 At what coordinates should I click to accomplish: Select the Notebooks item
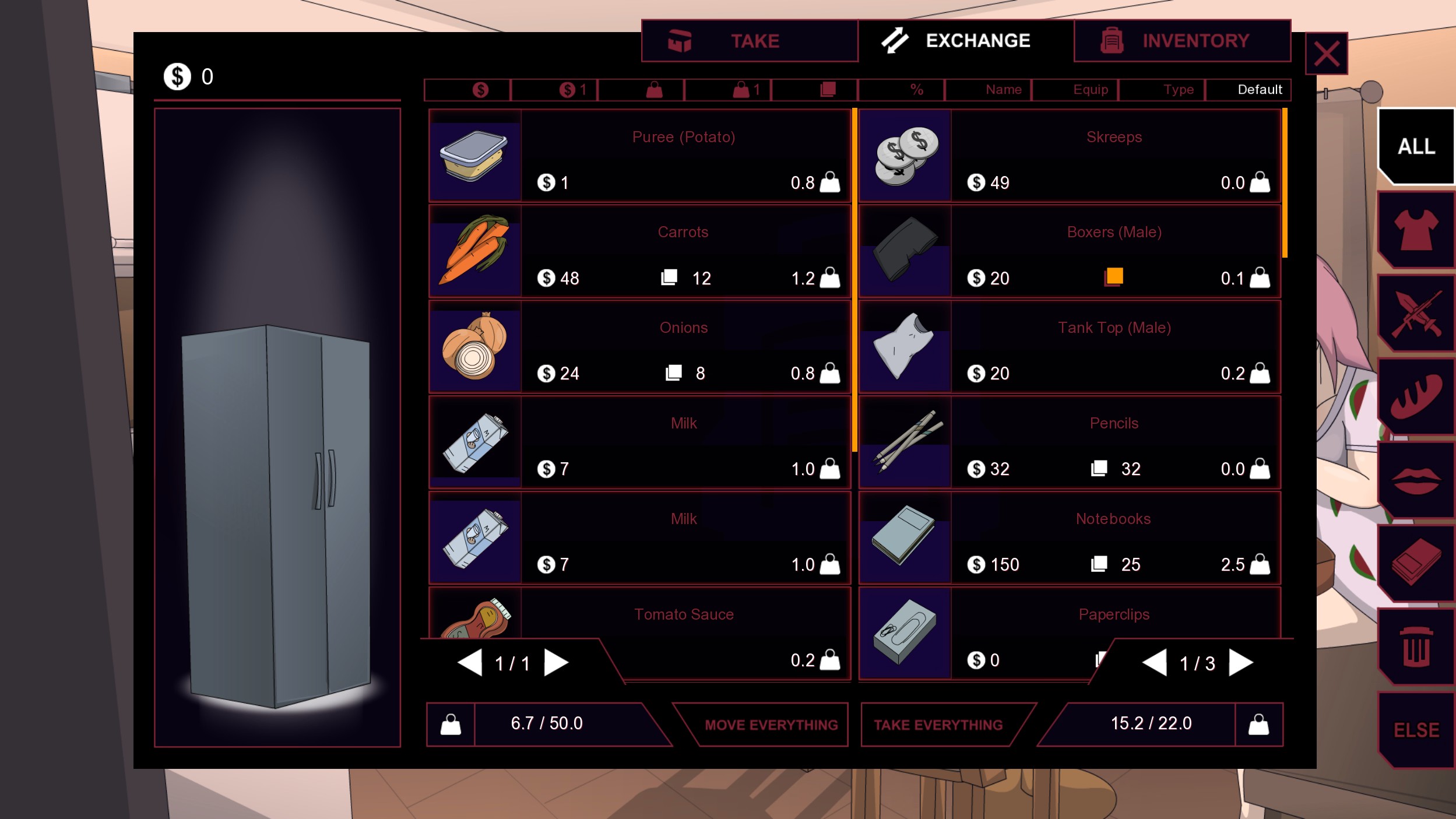[1070, 539]
